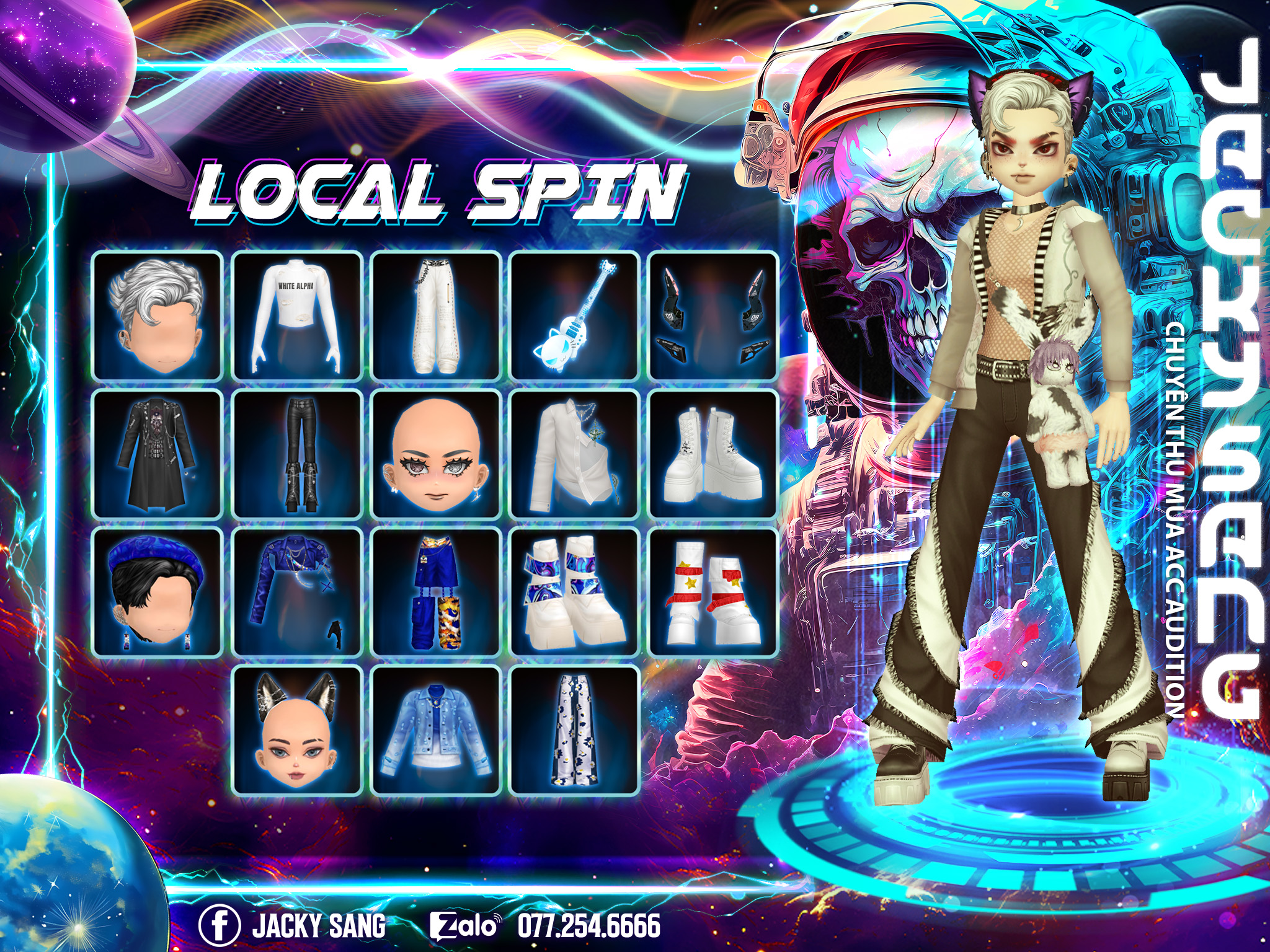Select the face with wolf ears
Viewport: 1270px width, 952px height.
pyautogui.click(x=297, y=731)
